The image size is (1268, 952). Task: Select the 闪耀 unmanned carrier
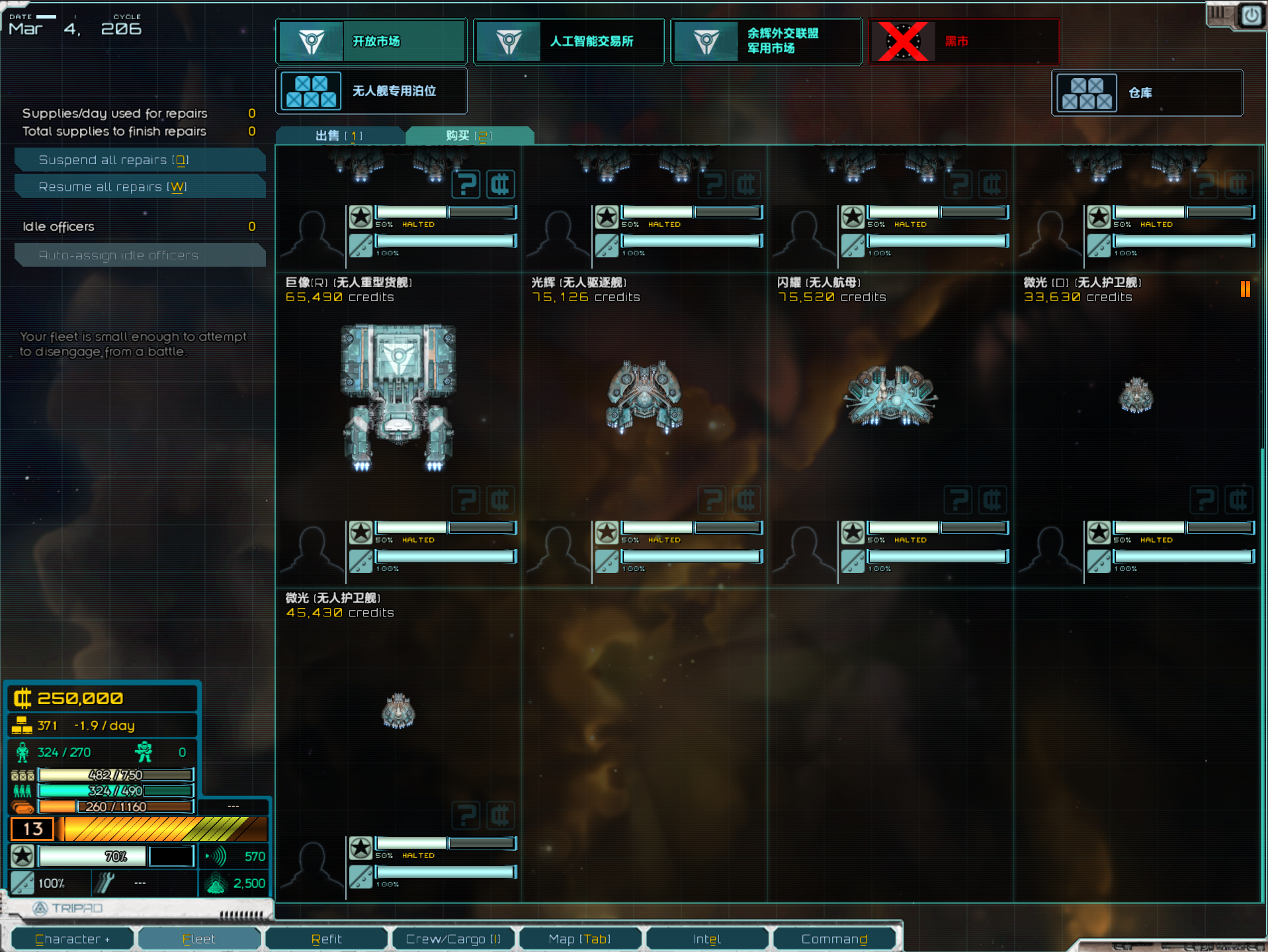tap(890, 397)
